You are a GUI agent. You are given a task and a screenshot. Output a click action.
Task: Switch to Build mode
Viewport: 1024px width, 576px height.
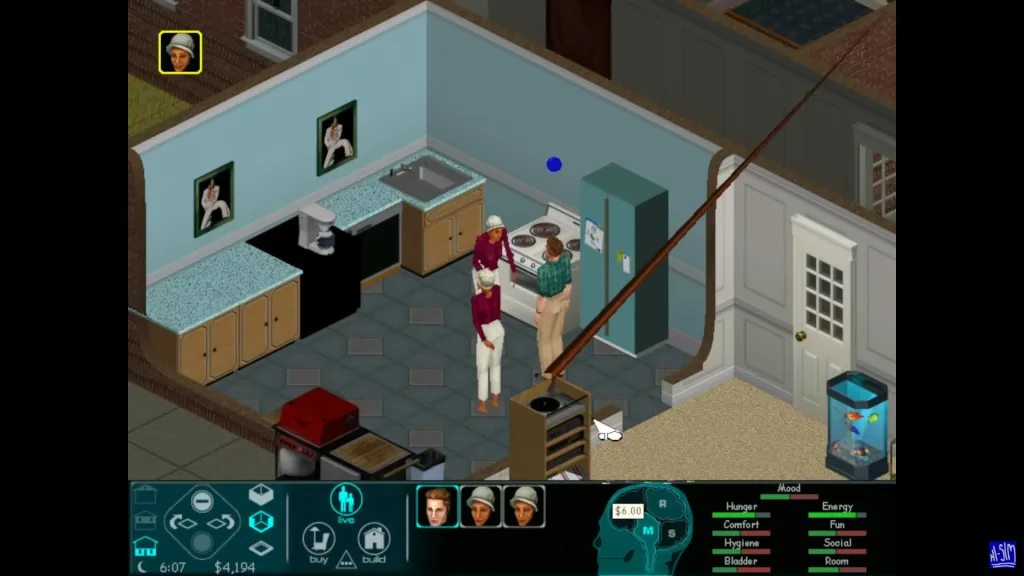374,541
